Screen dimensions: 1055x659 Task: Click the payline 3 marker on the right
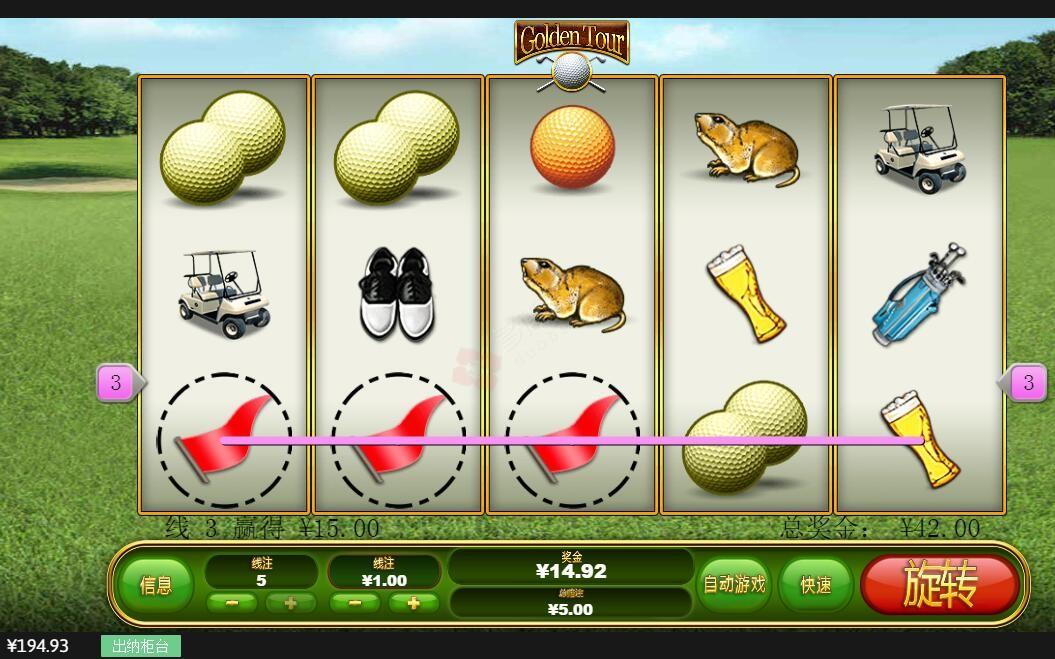click(x=1028, y=382)
